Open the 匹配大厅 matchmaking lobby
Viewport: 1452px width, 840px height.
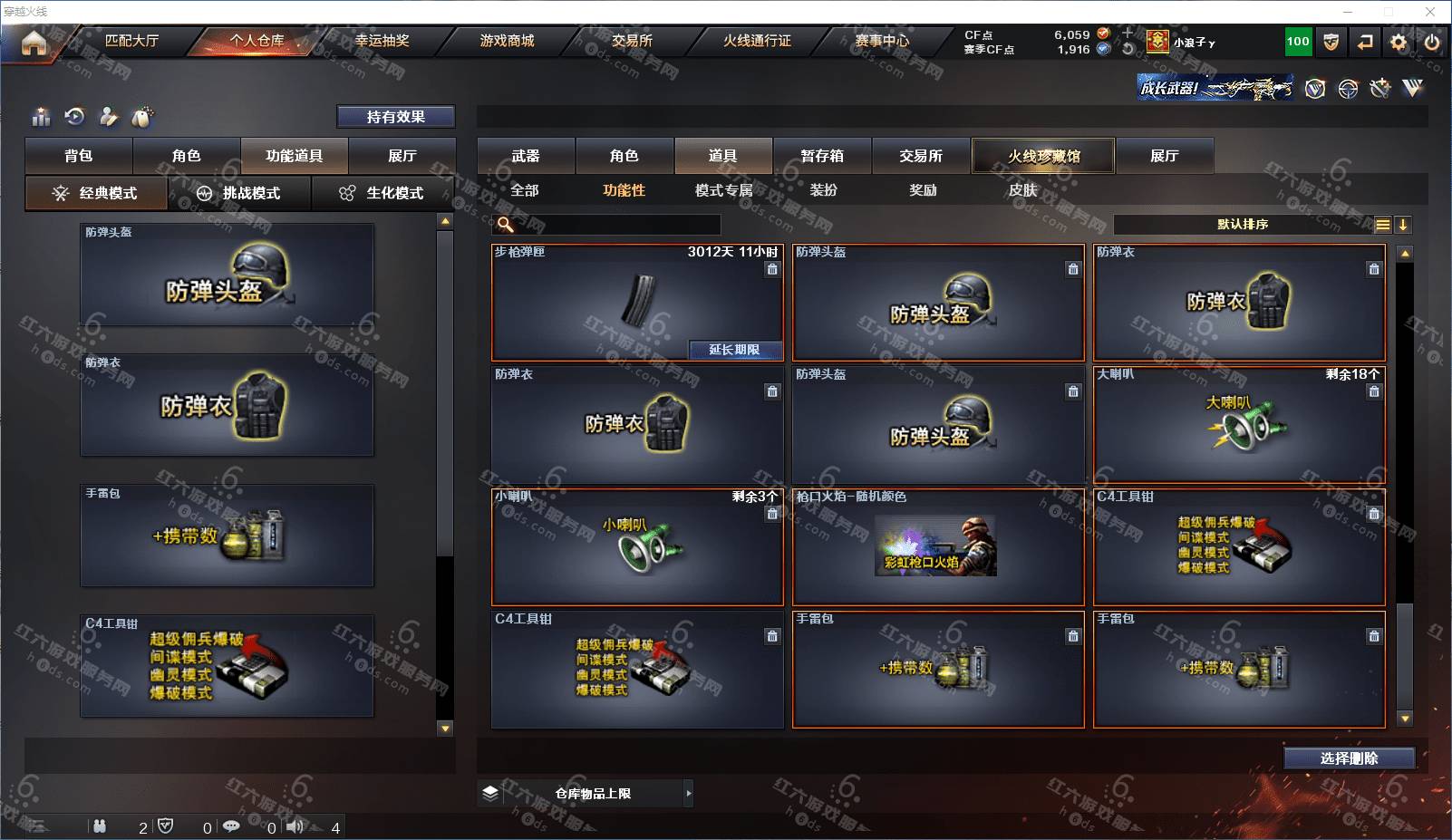click(x=131, y=41)
